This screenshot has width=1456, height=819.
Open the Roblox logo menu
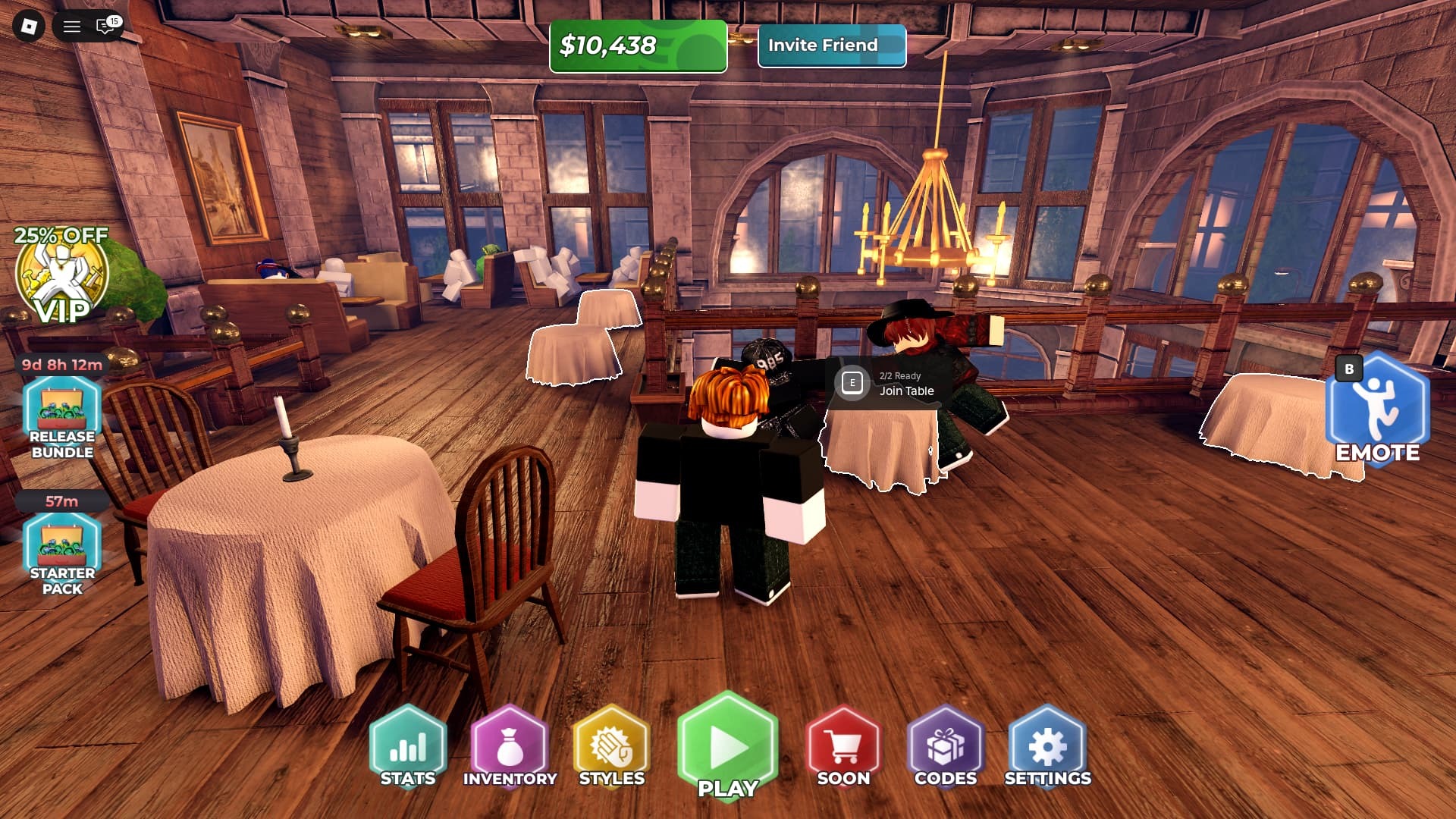pyautogui.click(x=29, y=27)
